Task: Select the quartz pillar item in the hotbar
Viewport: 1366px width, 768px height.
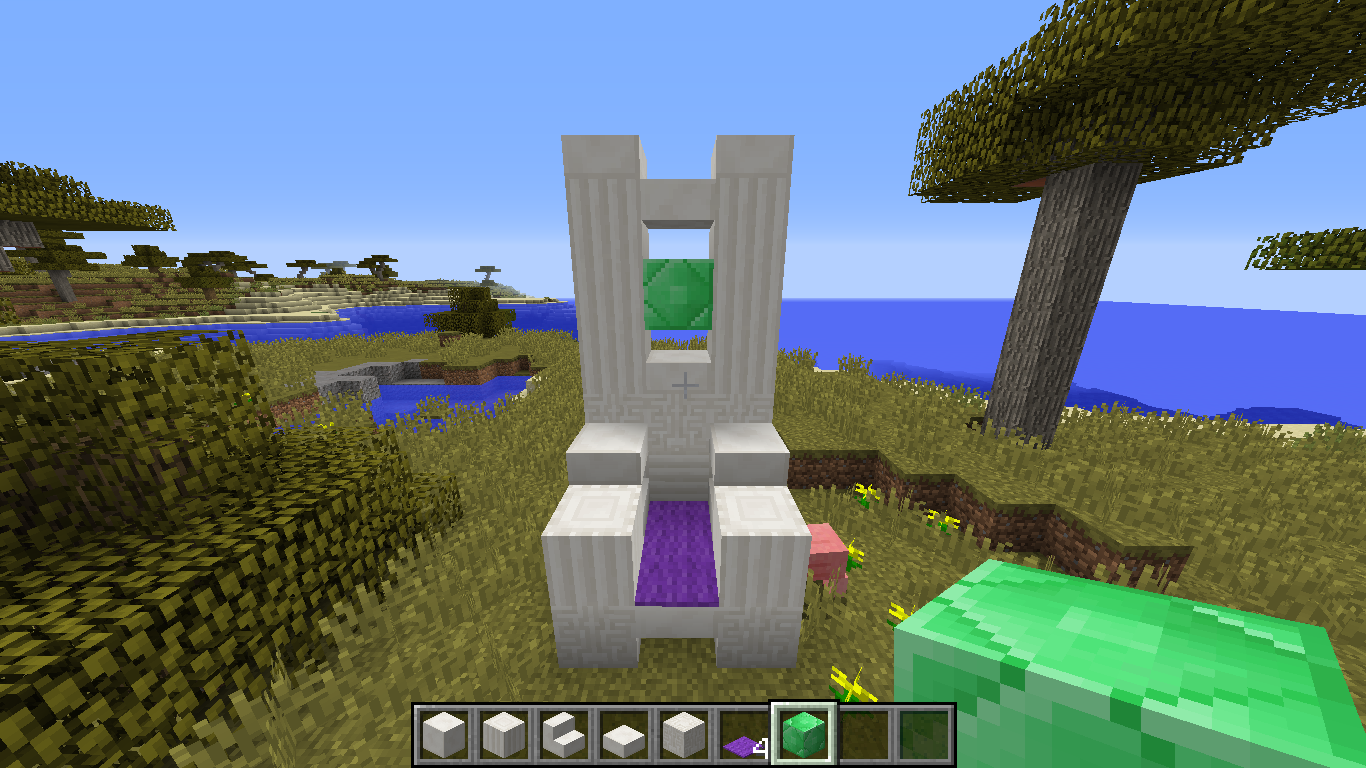Action: [504, 735]
